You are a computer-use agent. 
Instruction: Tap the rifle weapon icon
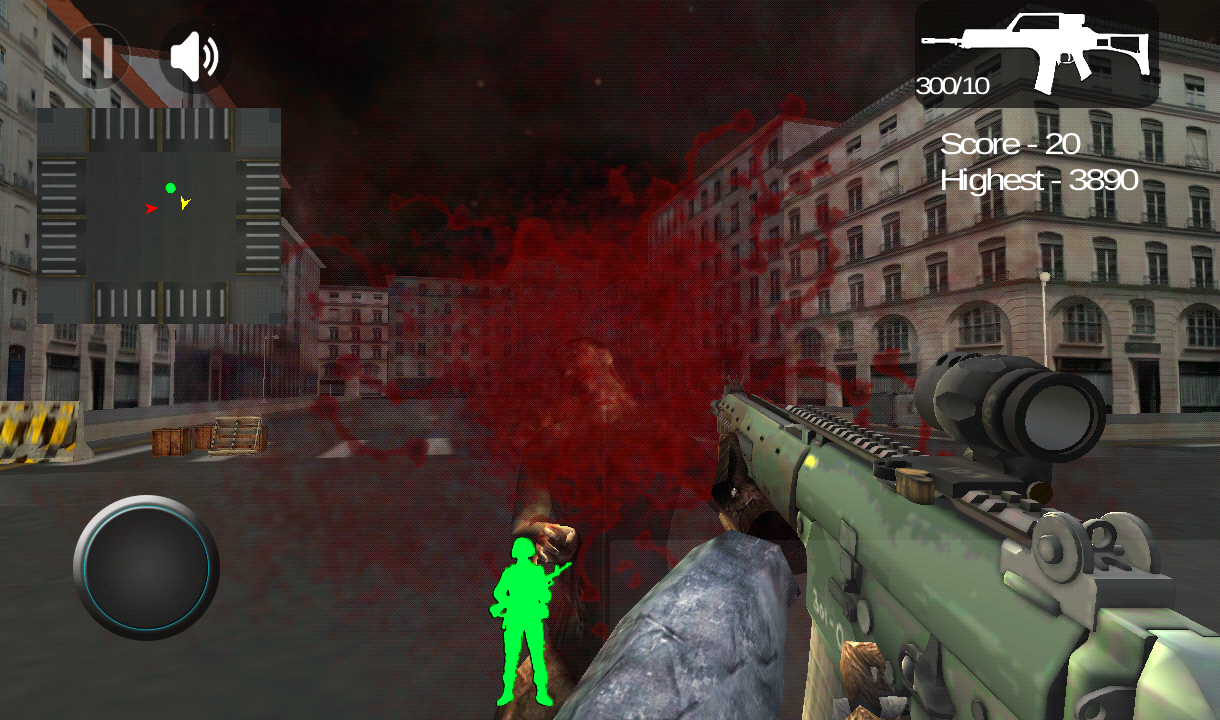click(1037, 53)
